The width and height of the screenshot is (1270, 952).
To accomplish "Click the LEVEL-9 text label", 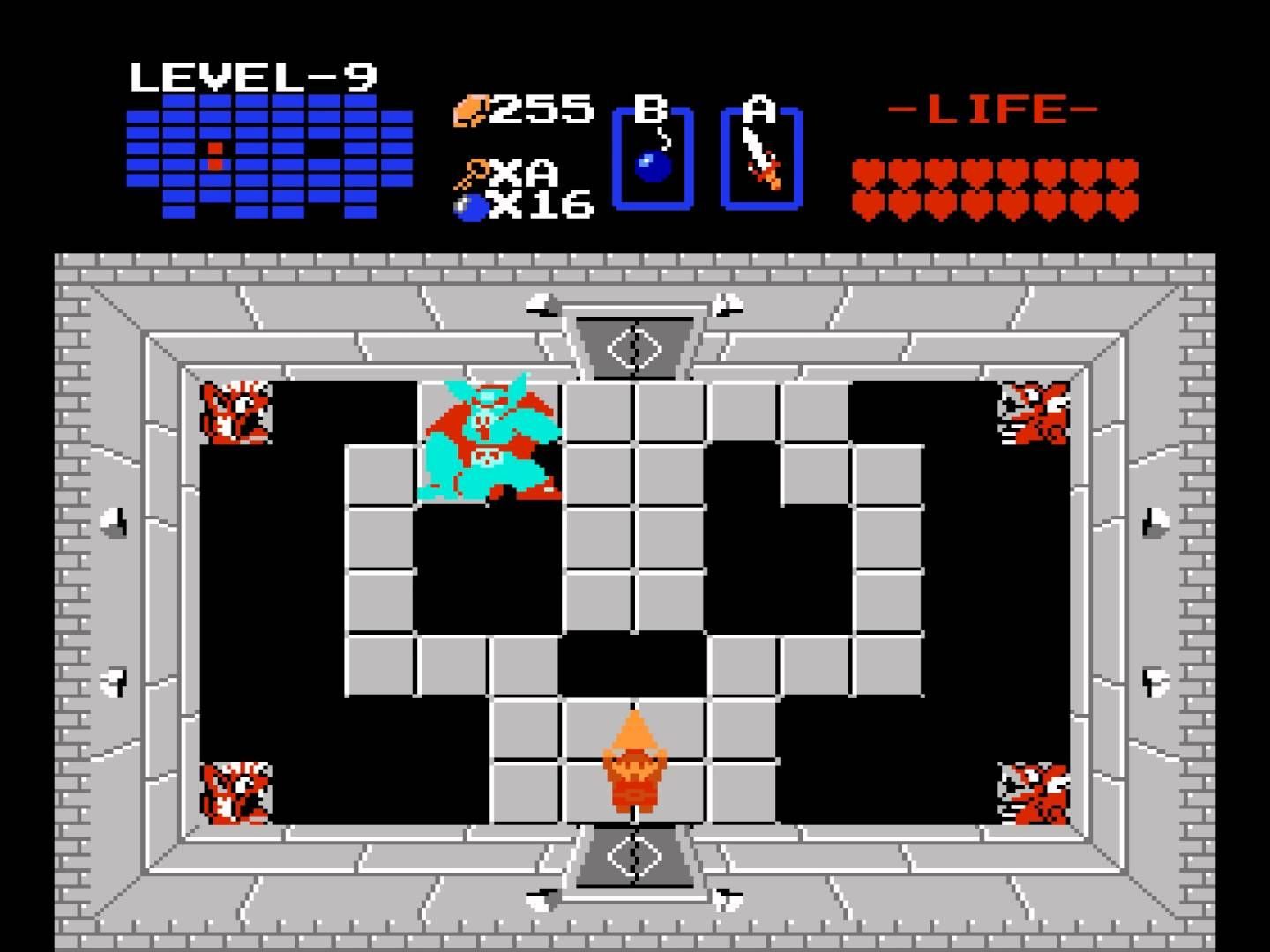I will pyautogui.click(x=256, y=75).
